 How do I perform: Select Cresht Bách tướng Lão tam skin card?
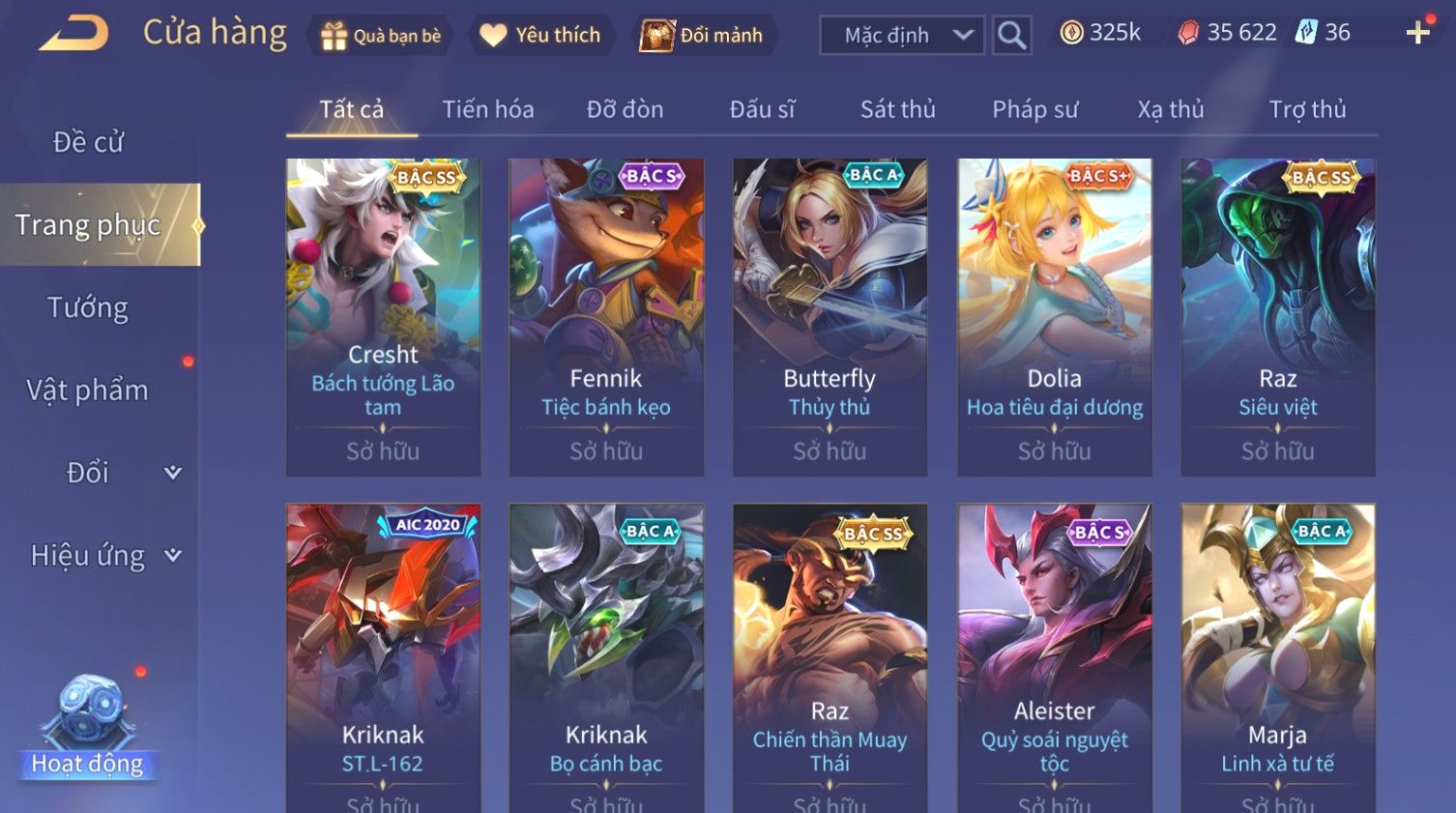click(x=383, y=316)
